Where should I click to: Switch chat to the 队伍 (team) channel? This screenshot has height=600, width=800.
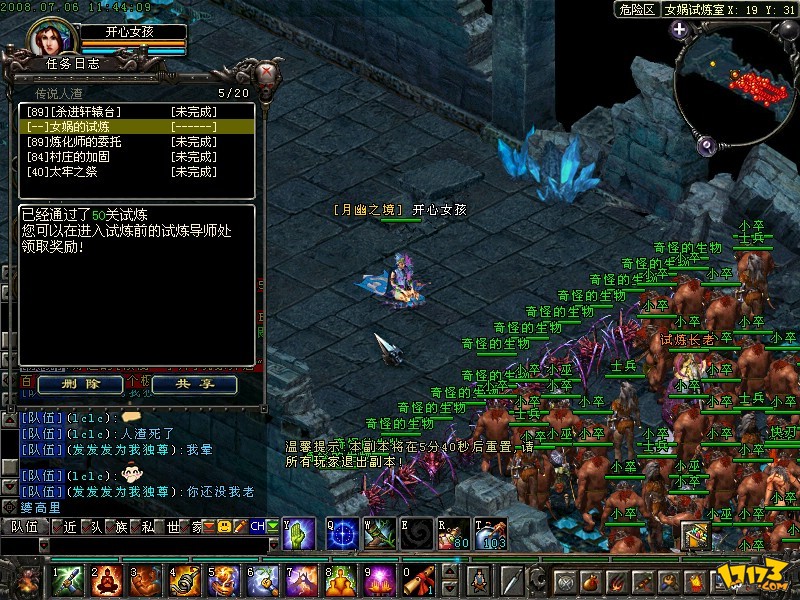[x=25, y=525]
